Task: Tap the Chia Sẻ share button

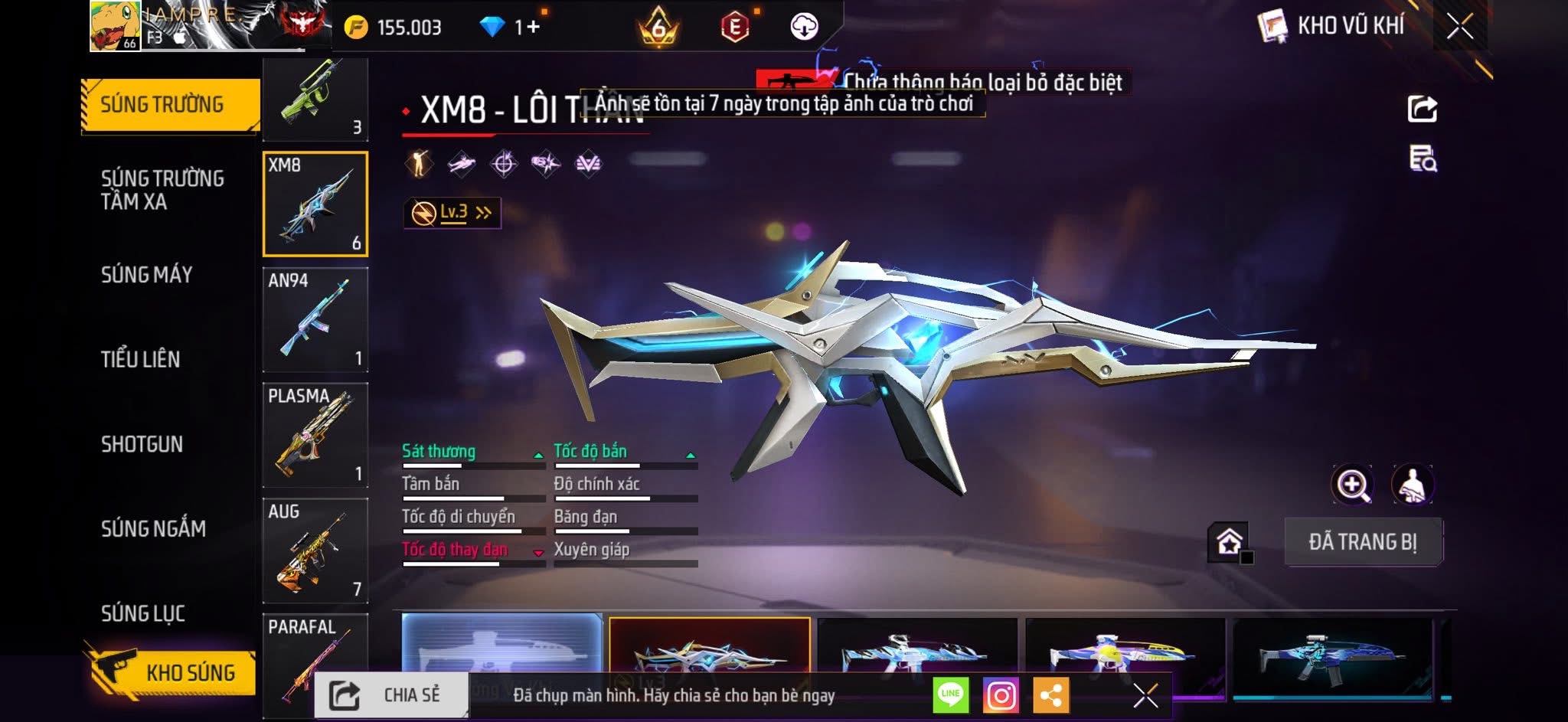Action: [390, 695]
